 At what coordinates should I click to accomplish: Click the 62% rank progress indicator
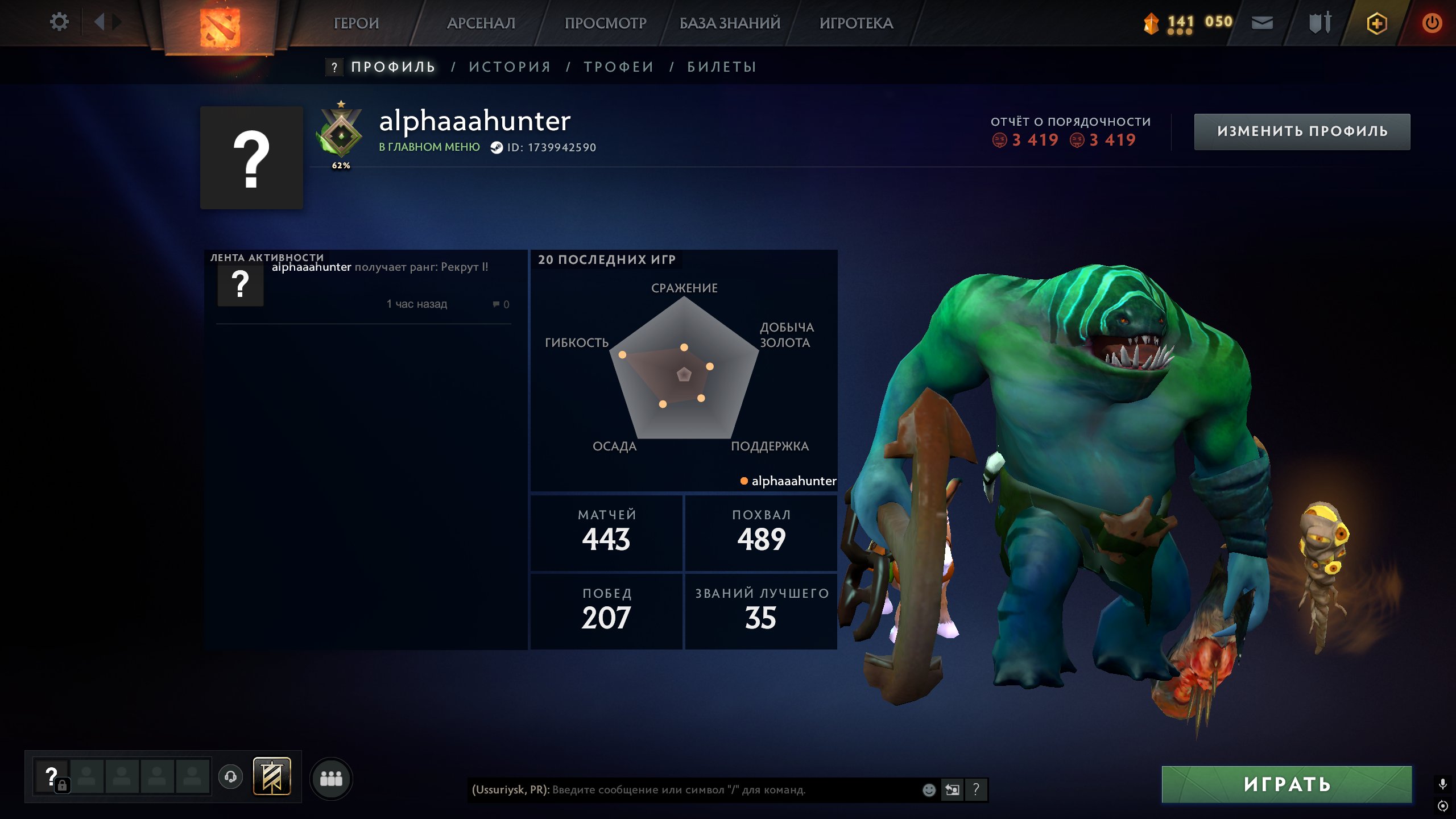tap(341, 166)
